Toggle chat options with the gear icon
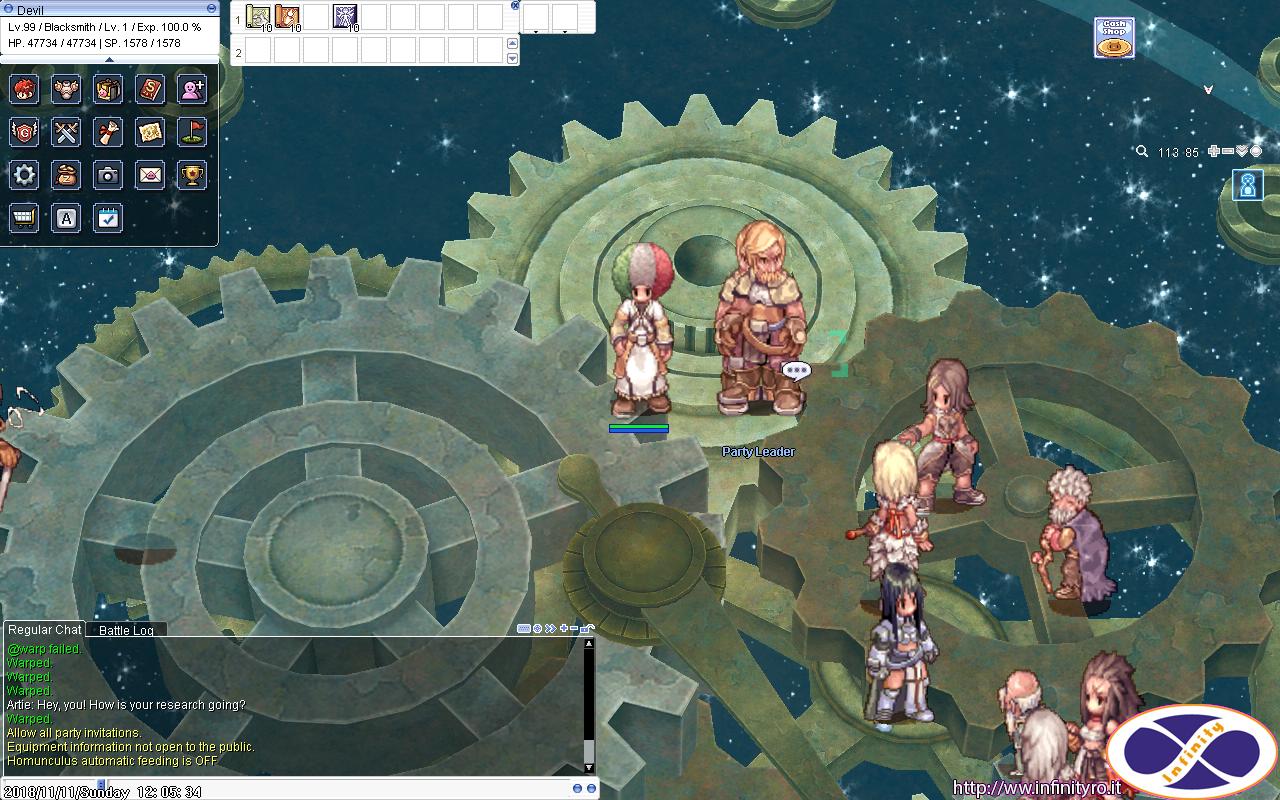This screenshot has width=1280, height=800. (538, 628)
